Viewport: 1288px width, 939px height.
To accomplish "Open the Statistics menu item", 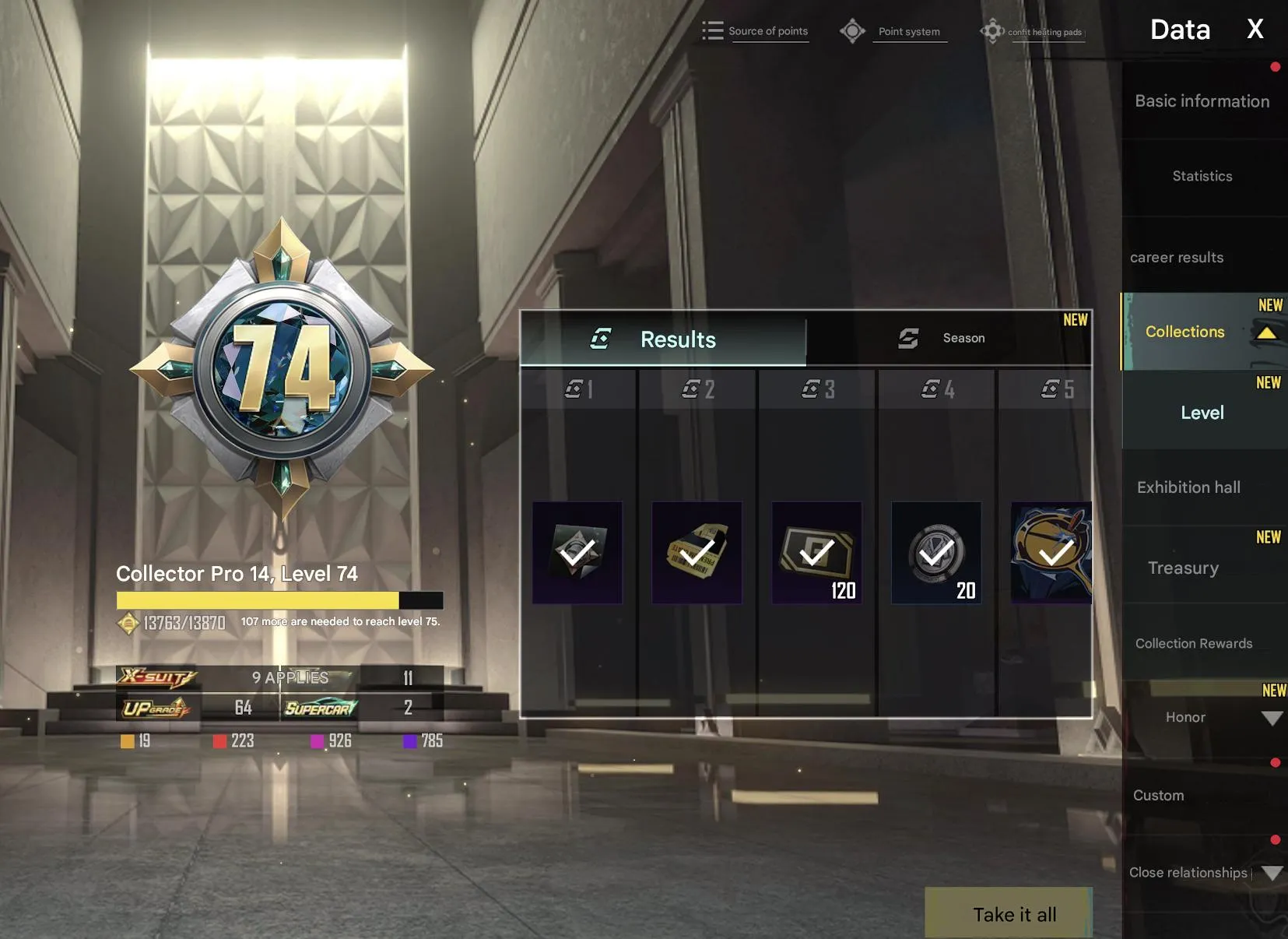I will pyautogui.click(x=1201, y=176).
